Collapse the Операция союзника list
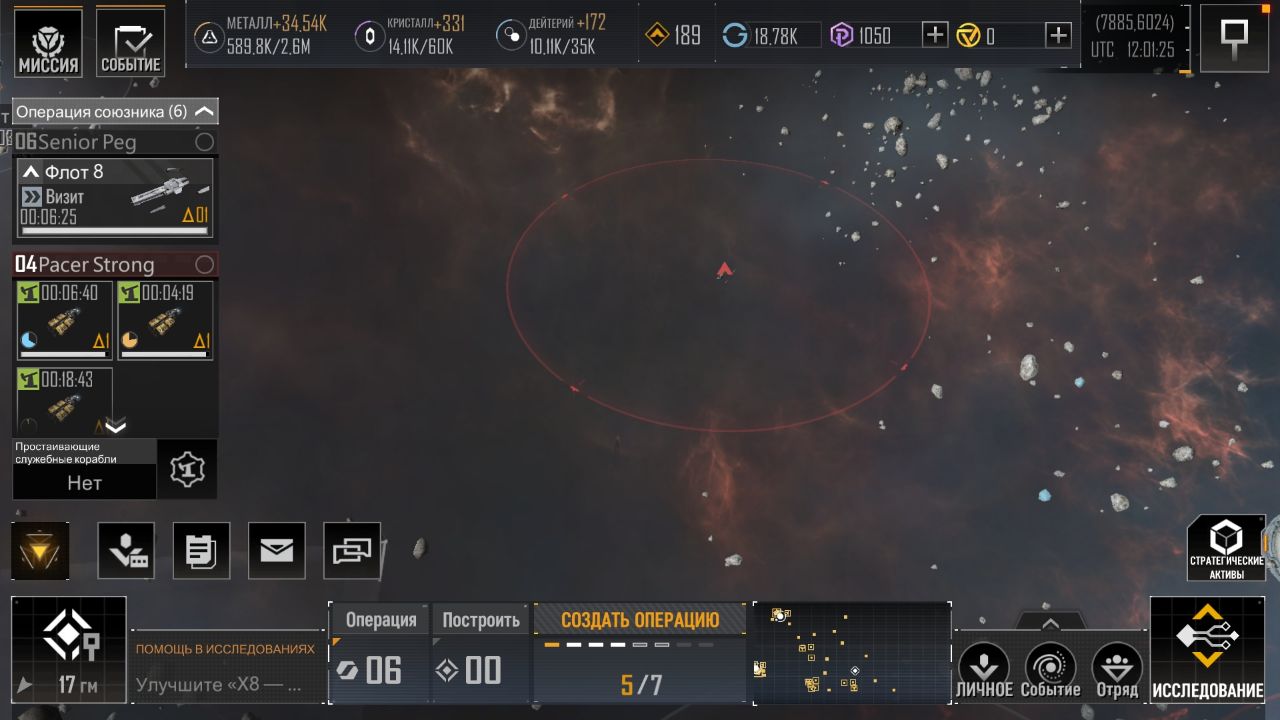Screen dimensions: 1280x720 204,112
